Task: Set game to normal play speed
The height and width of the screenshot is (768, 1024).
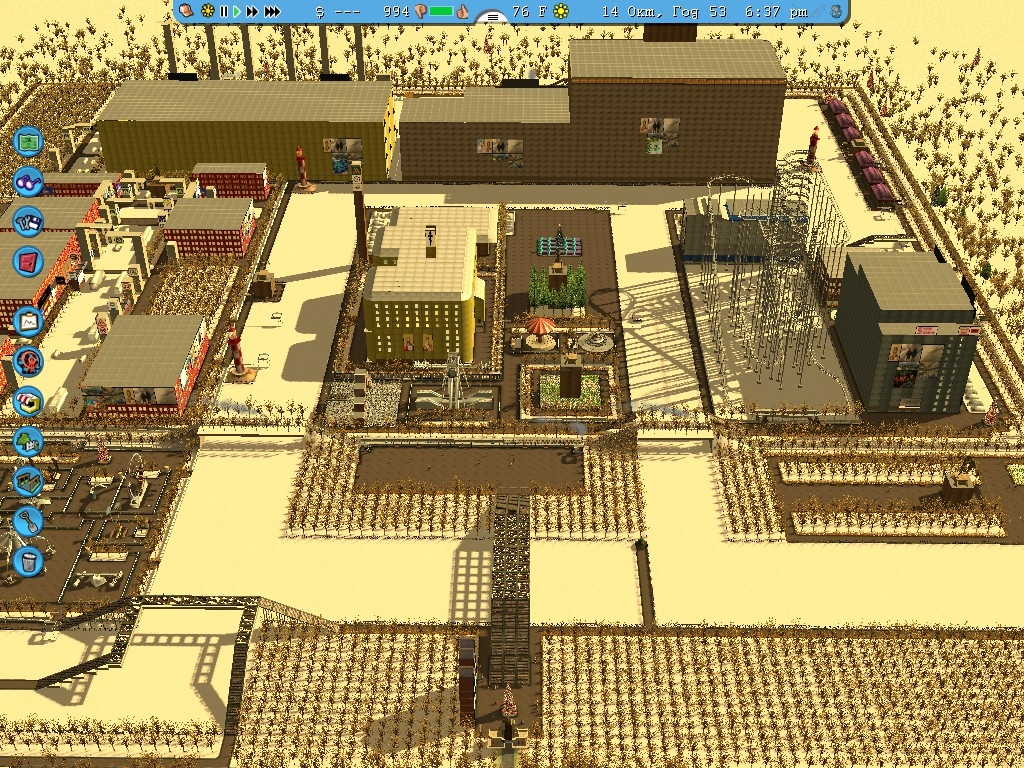Action: (x=237, y=11)
